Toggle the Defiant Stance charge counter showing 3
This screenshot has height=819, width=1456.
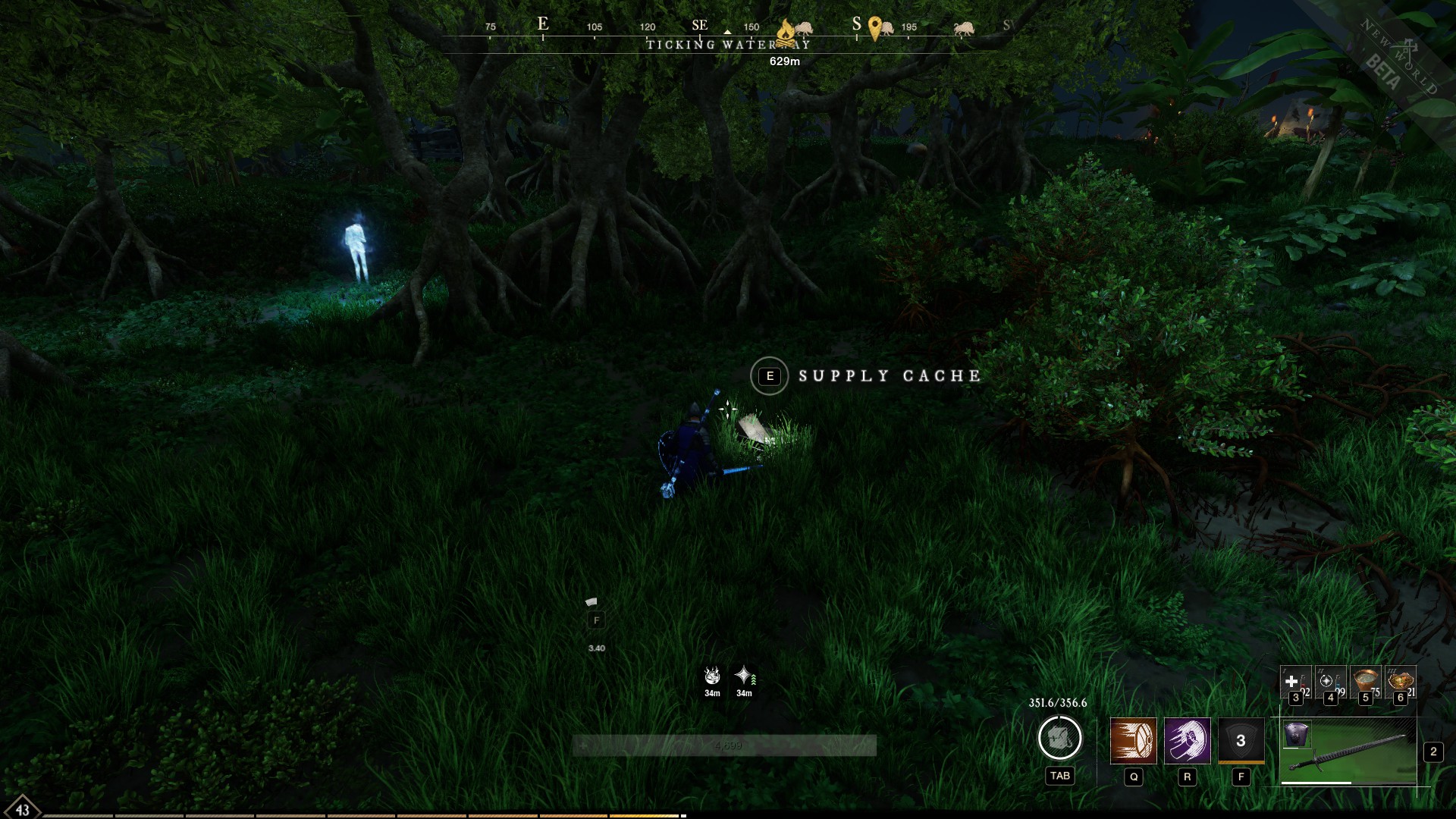click(1242, 739)
